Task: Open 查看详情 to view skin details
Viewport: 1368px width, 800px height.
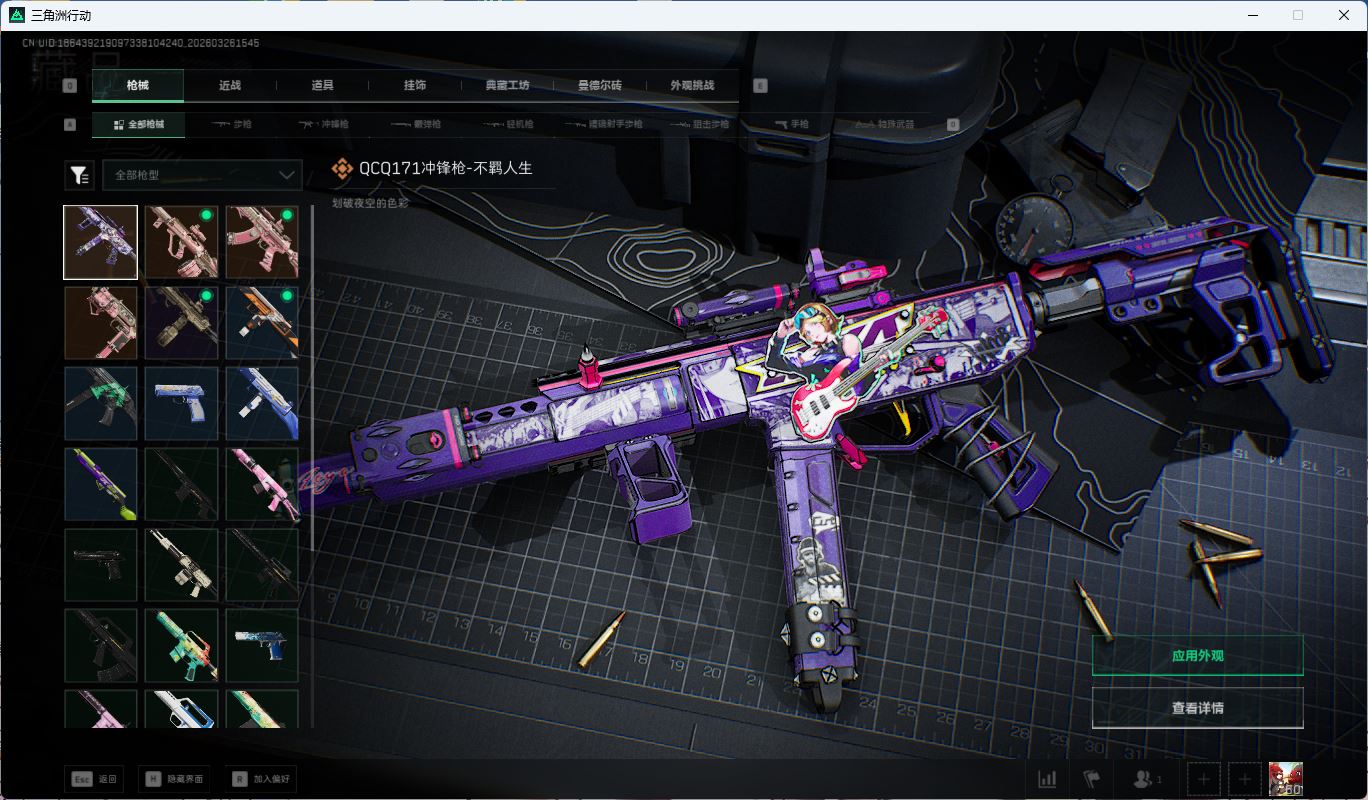Action: click(x=1197, y=708)
